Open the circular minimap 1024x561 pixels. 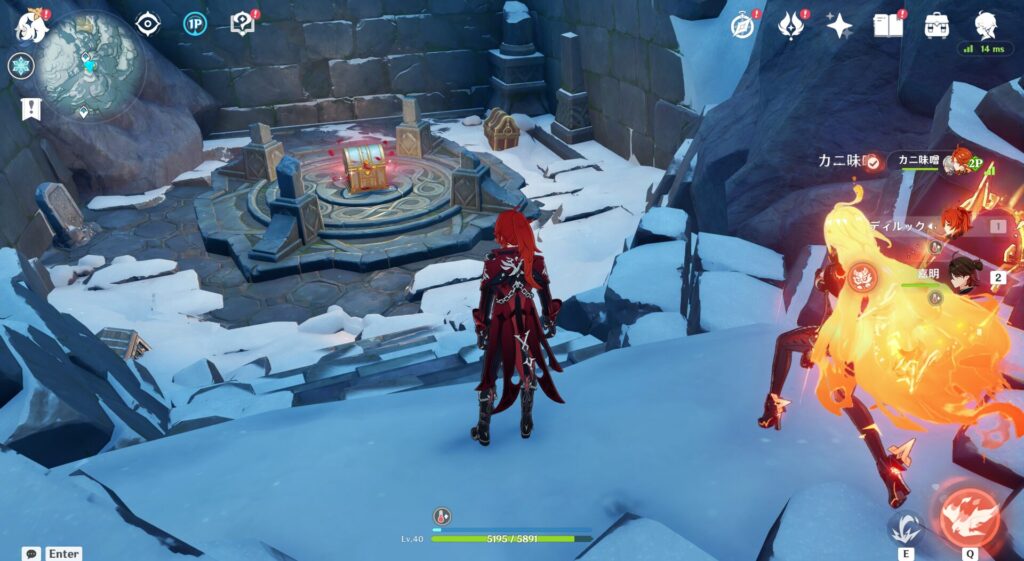[92, 63]
